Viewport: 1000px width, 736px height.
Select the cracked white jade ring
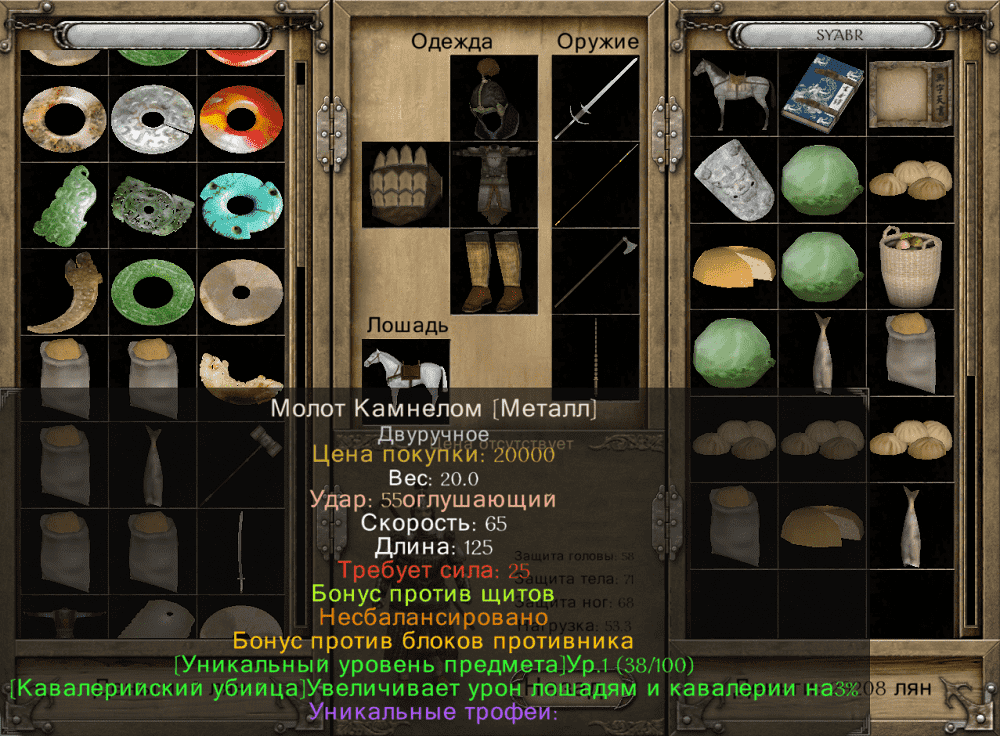click(152, 118)
